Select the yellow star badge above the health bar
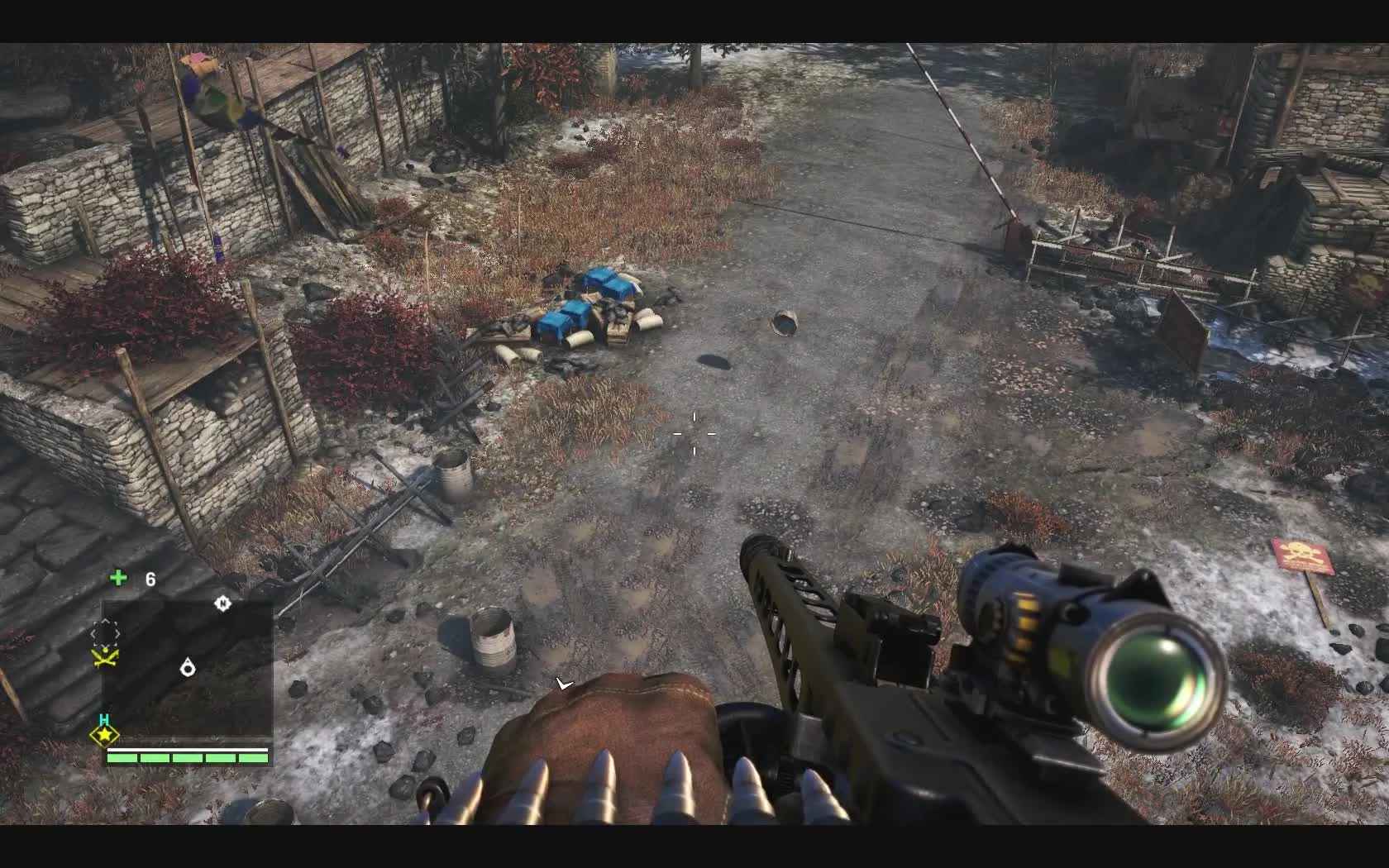Screen dimensions: 1389x868 pyautogui.click(x=104, y=733)
